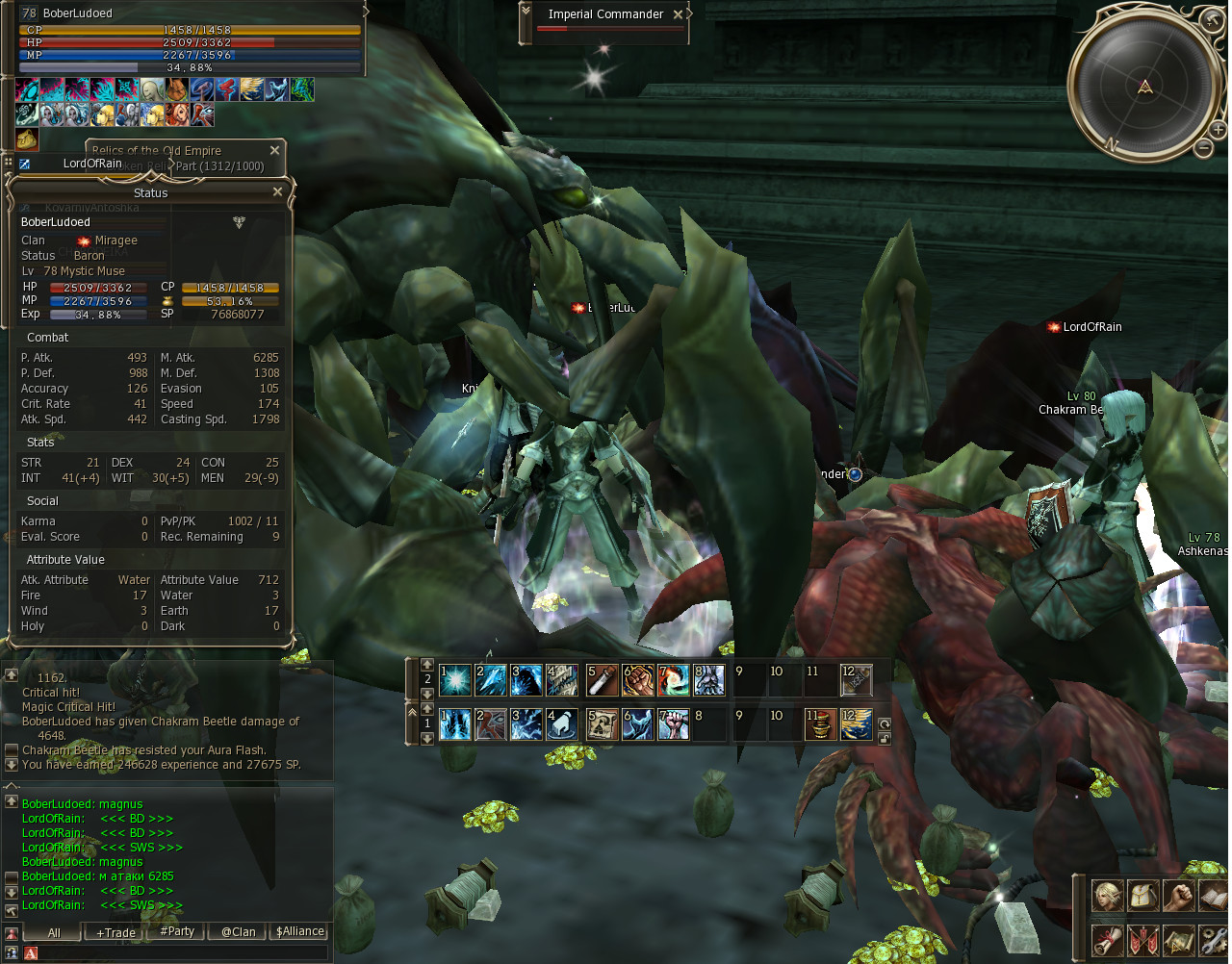Close the Status window
This screenshot has height=964, width=1232.
pos(278,192)
